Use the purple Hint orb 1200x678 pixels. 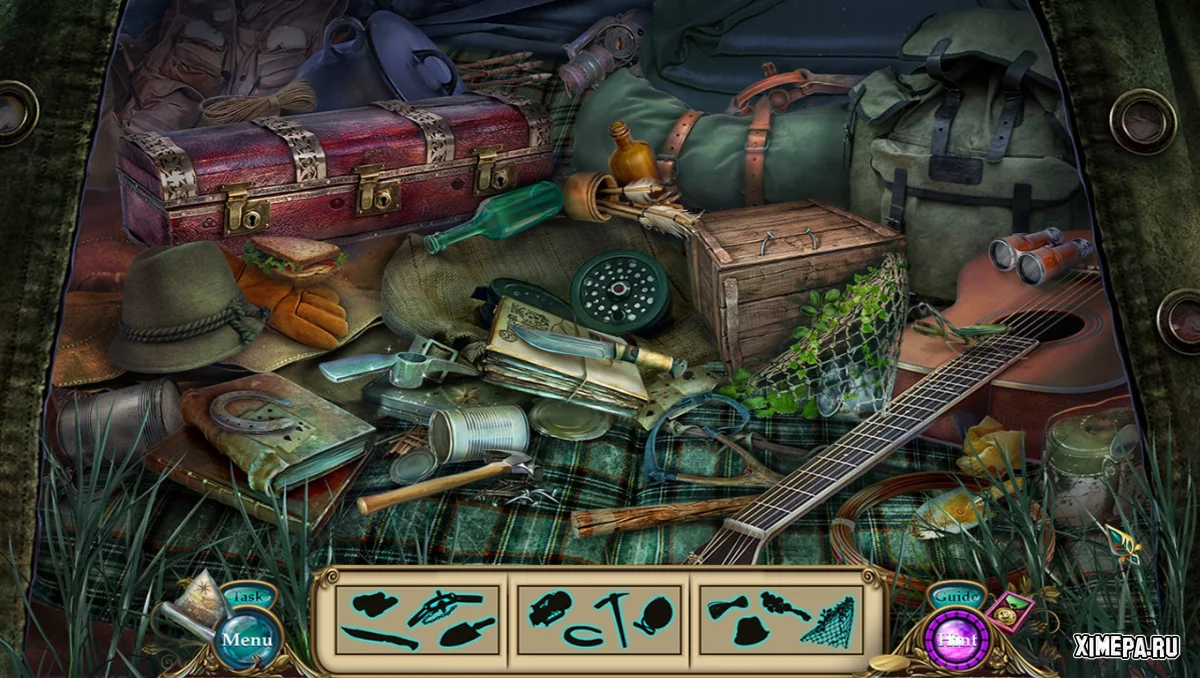tap(956, 639)
